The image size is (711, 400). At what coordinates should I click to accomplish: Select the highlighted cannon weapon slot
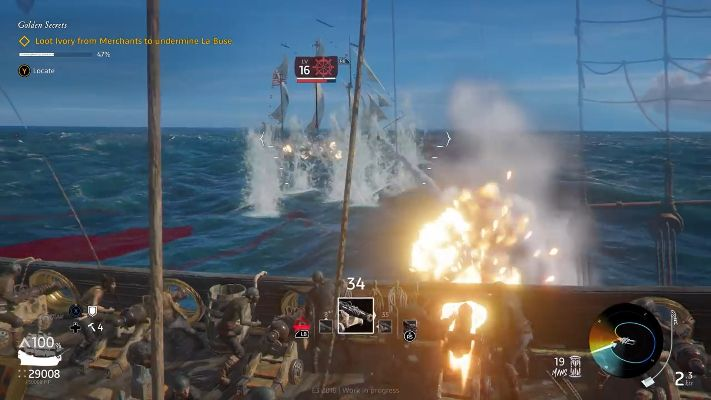(355, 315)
